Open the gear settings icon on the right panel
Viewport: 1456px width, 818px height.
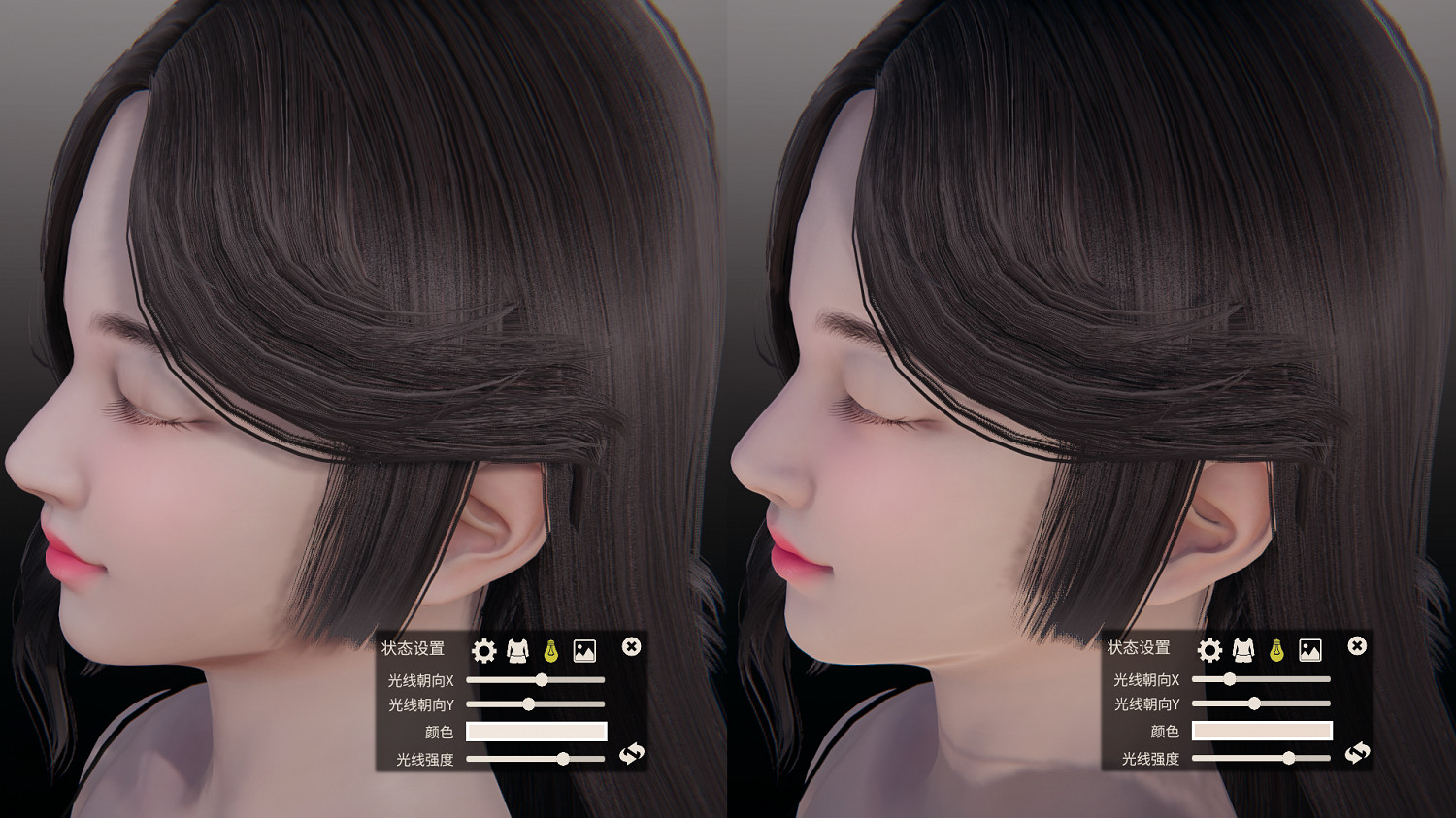[1208, 652]
